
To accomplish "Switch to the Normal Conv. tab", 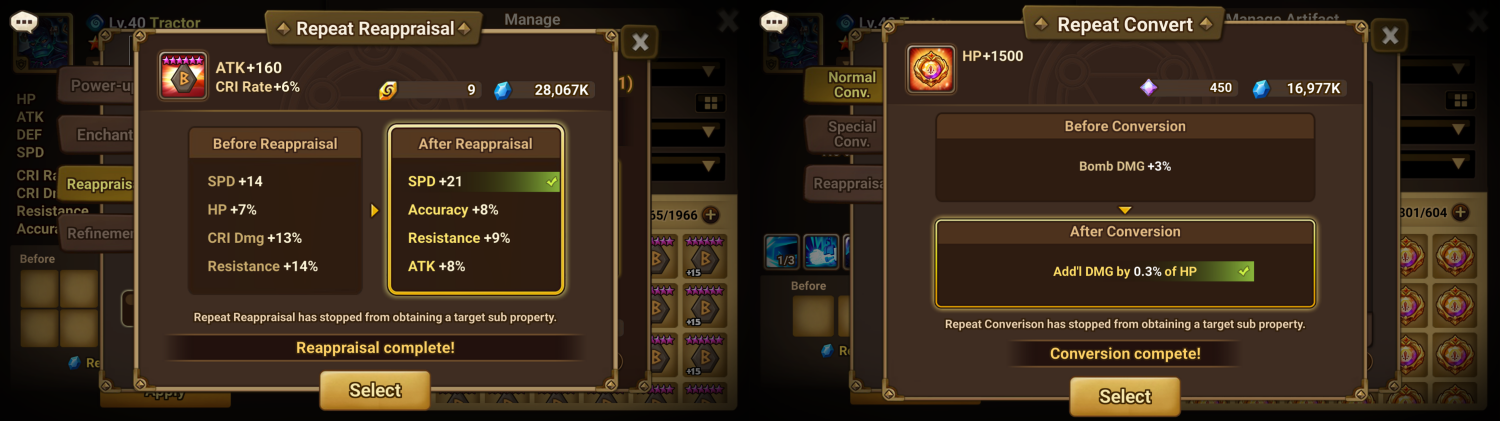I will tap(850, 85).
